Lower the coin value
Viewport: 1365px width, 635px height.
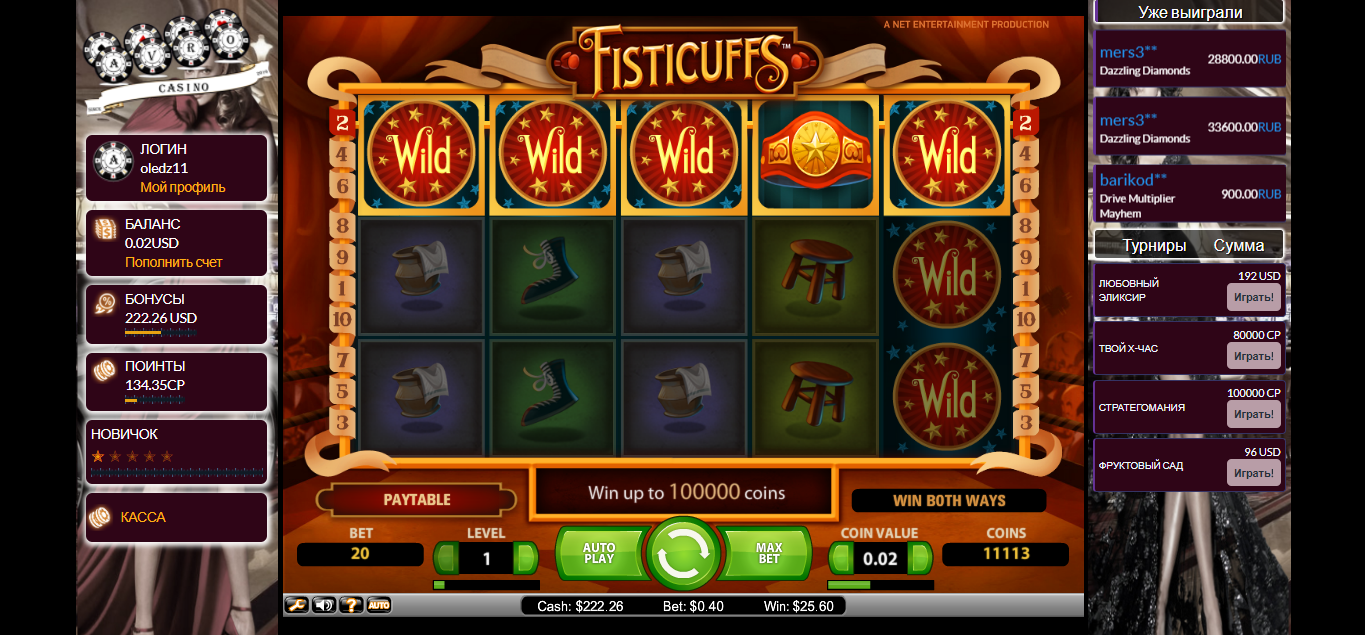[x=841, y=558]
